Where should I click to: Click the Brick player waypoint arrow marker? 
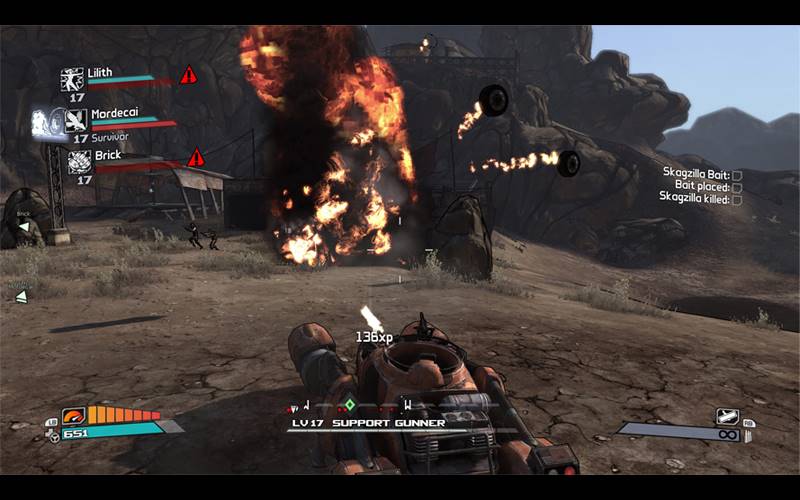(x=23, y=226)
